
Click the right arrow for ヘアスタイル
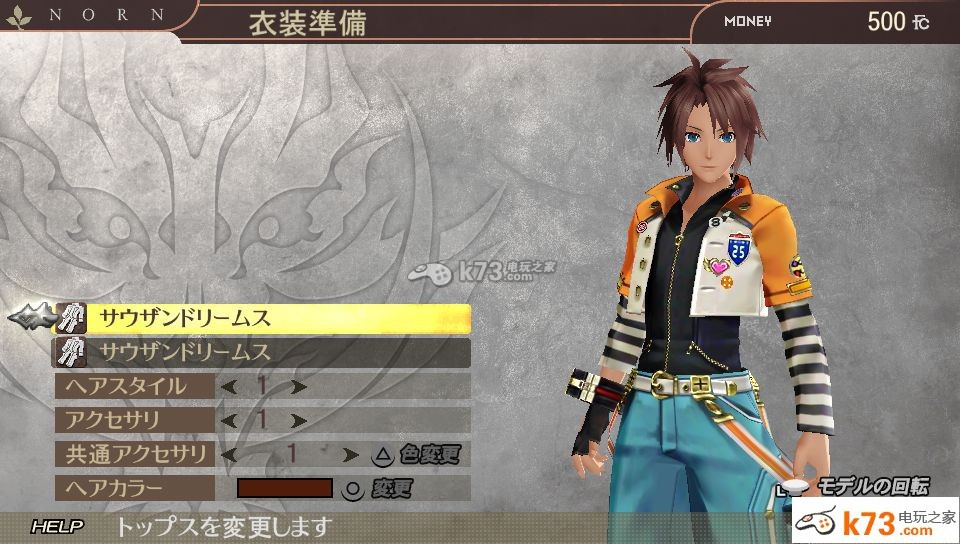[x=297, y=386]
